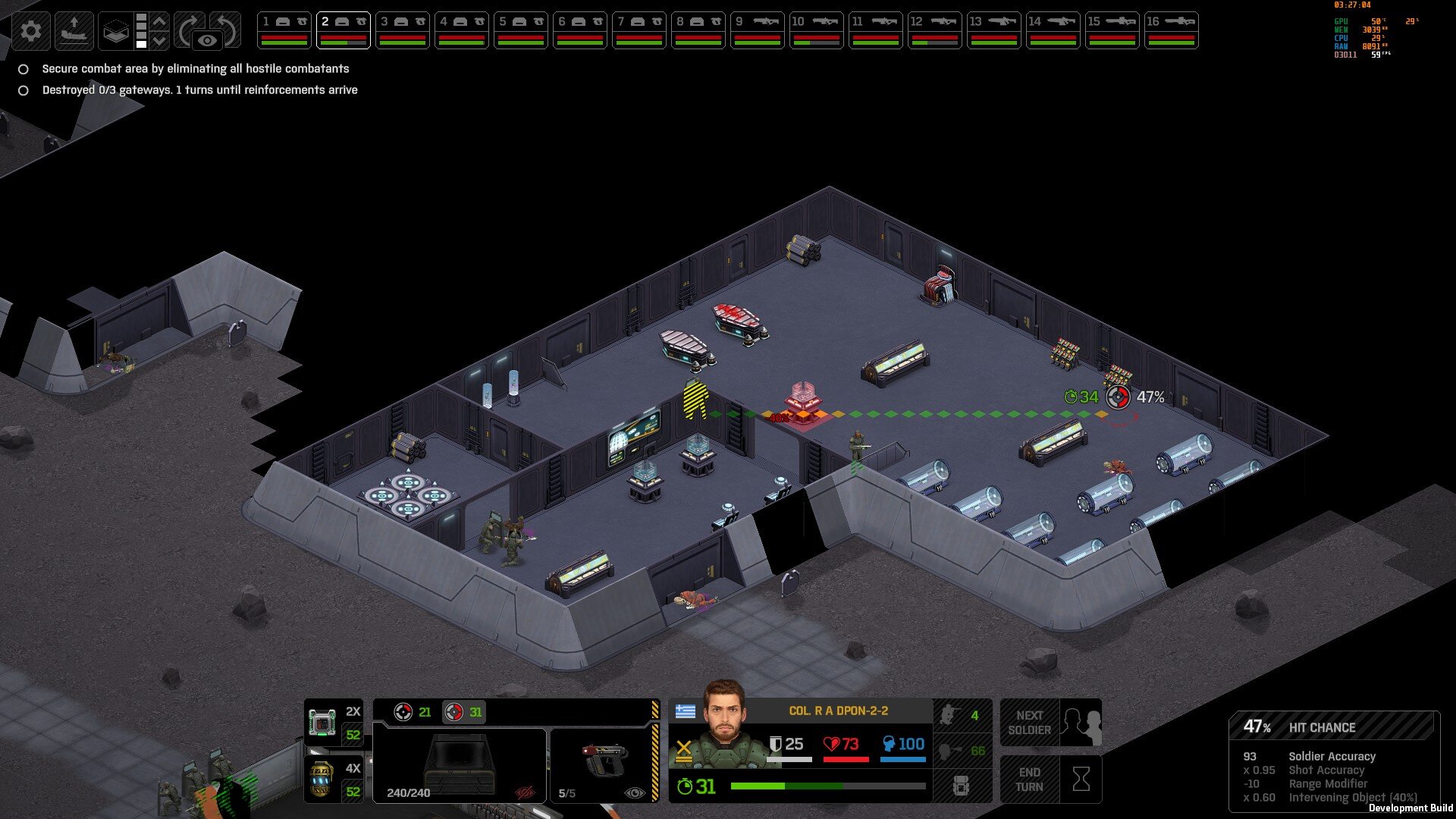Go down one map level
Screen dimensions: 1456x819
[x=159, y=40]
